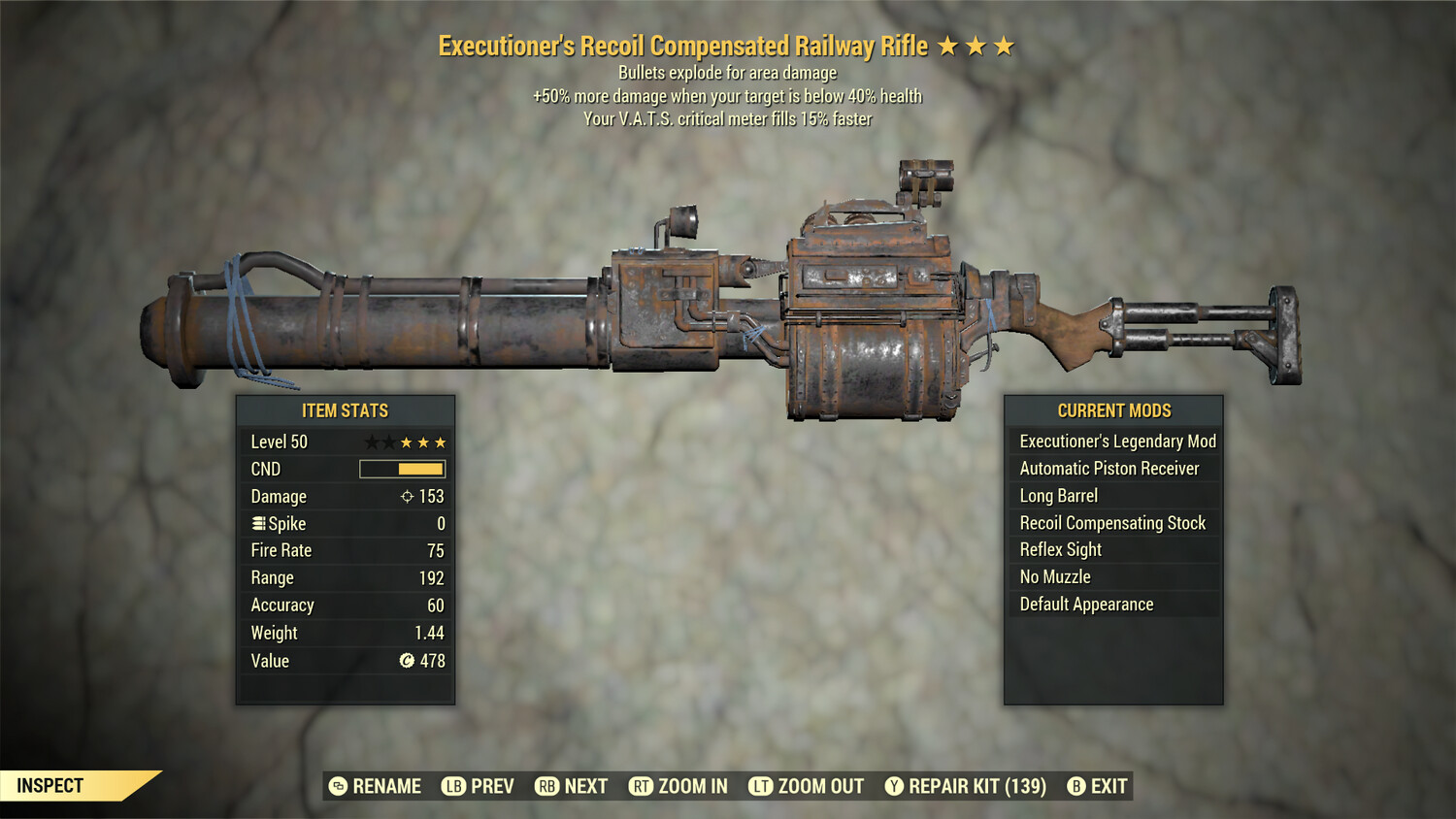The width and height of the screenshot is (1456, 819).
Task: Toggle the first unfilled star on Level 50
Action: point(372,442)
